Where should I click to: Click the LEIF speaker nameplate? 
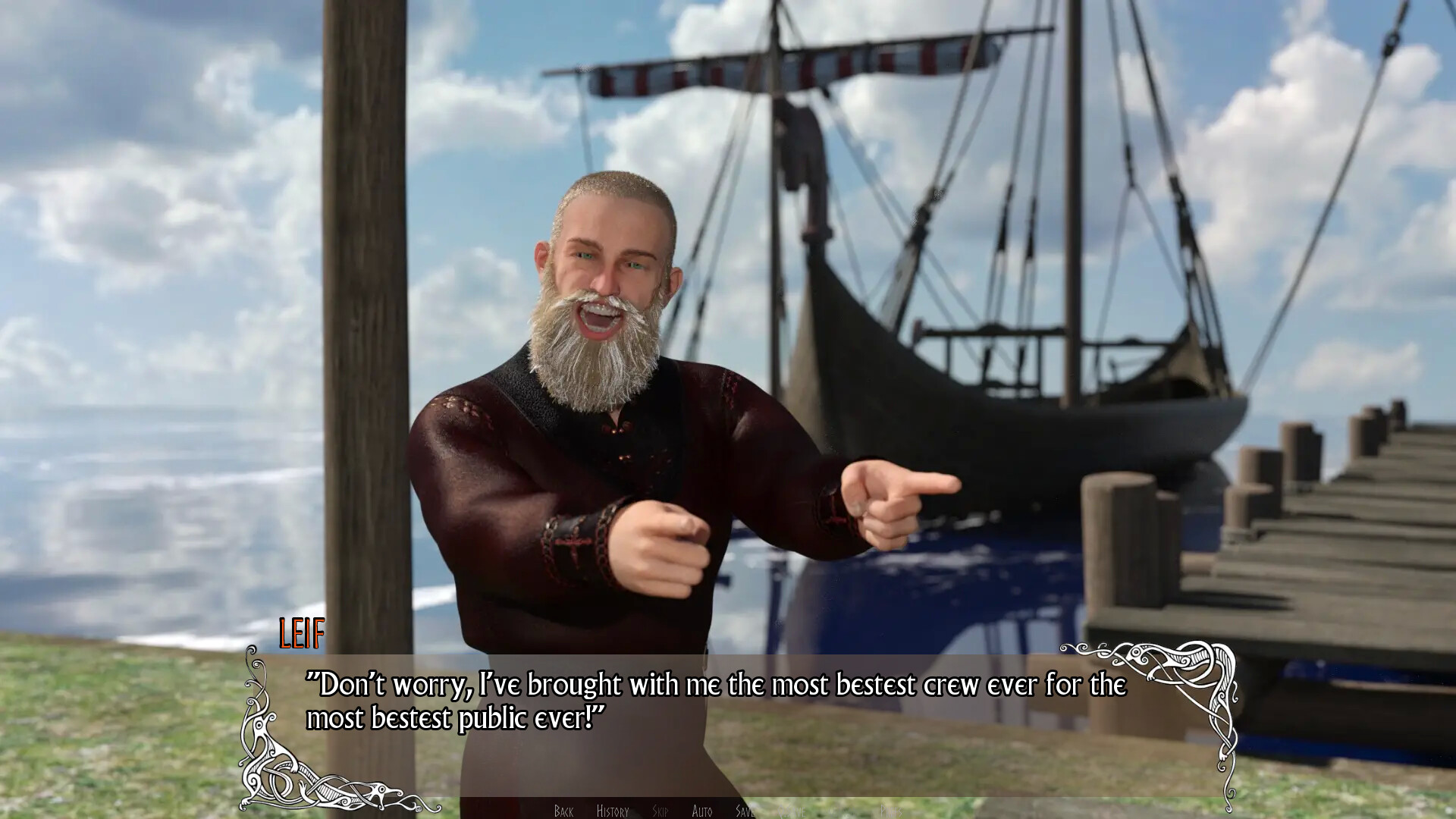[x=300, y=633]
